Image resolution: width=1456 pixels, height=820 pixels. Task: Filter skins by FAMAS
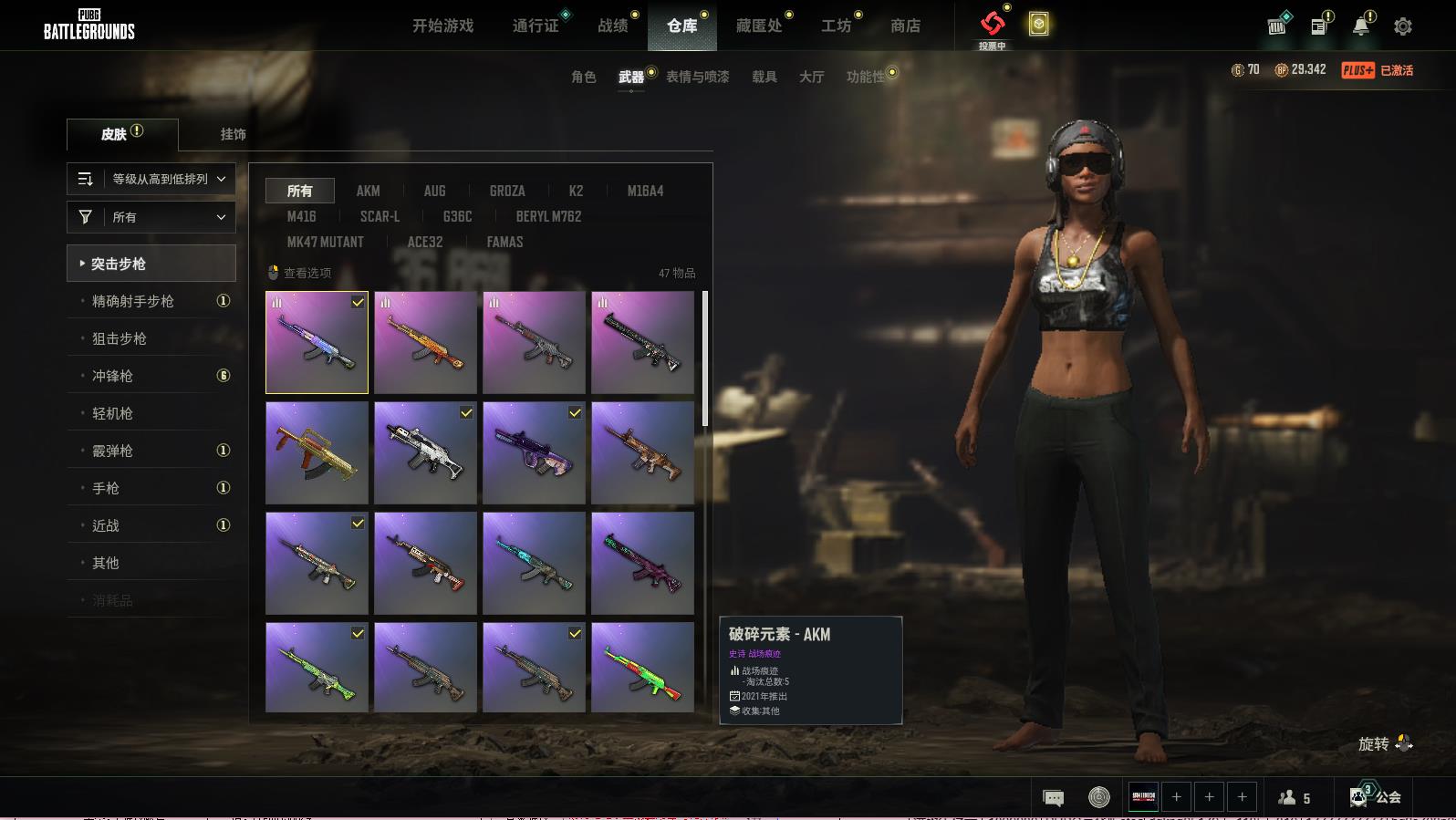(504, 242)
